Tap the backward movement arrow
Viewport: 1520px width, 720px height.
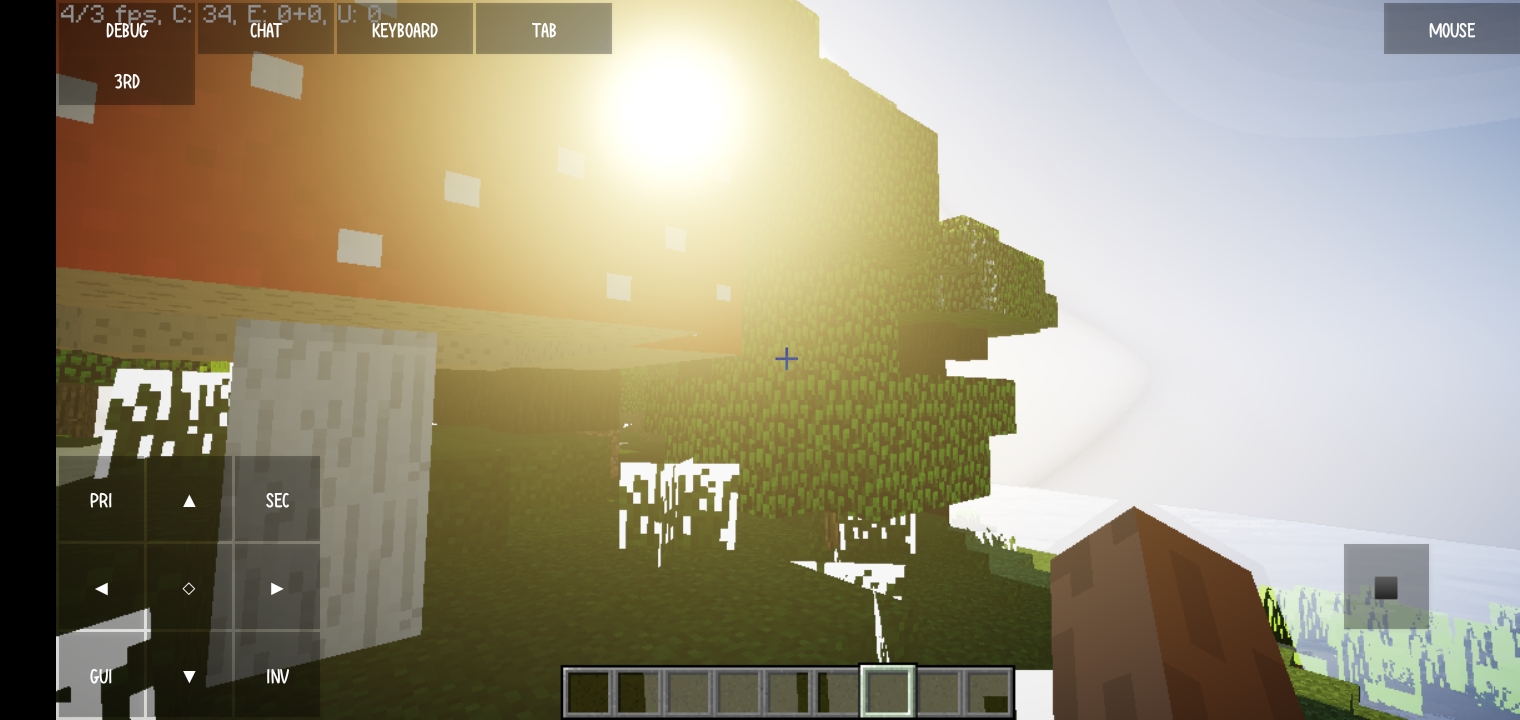click(189, 676)
